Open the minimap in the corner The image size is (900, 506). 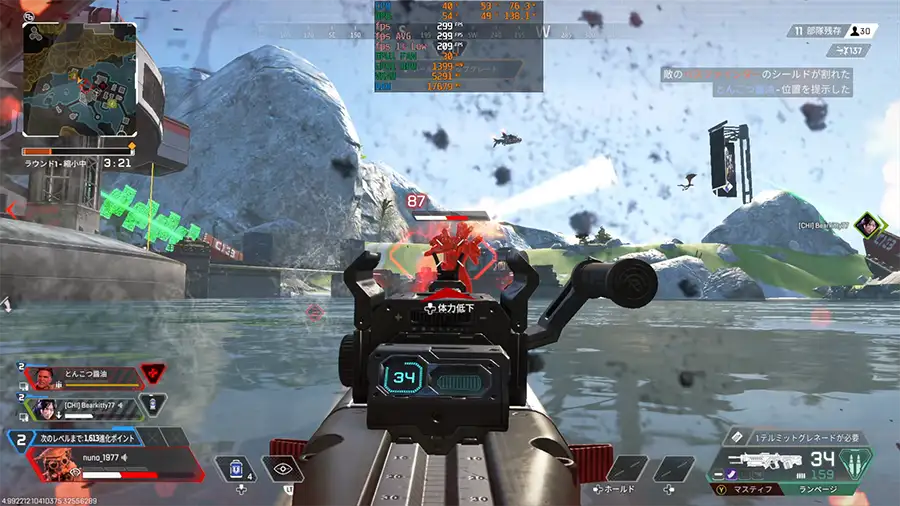coord(80,82)
